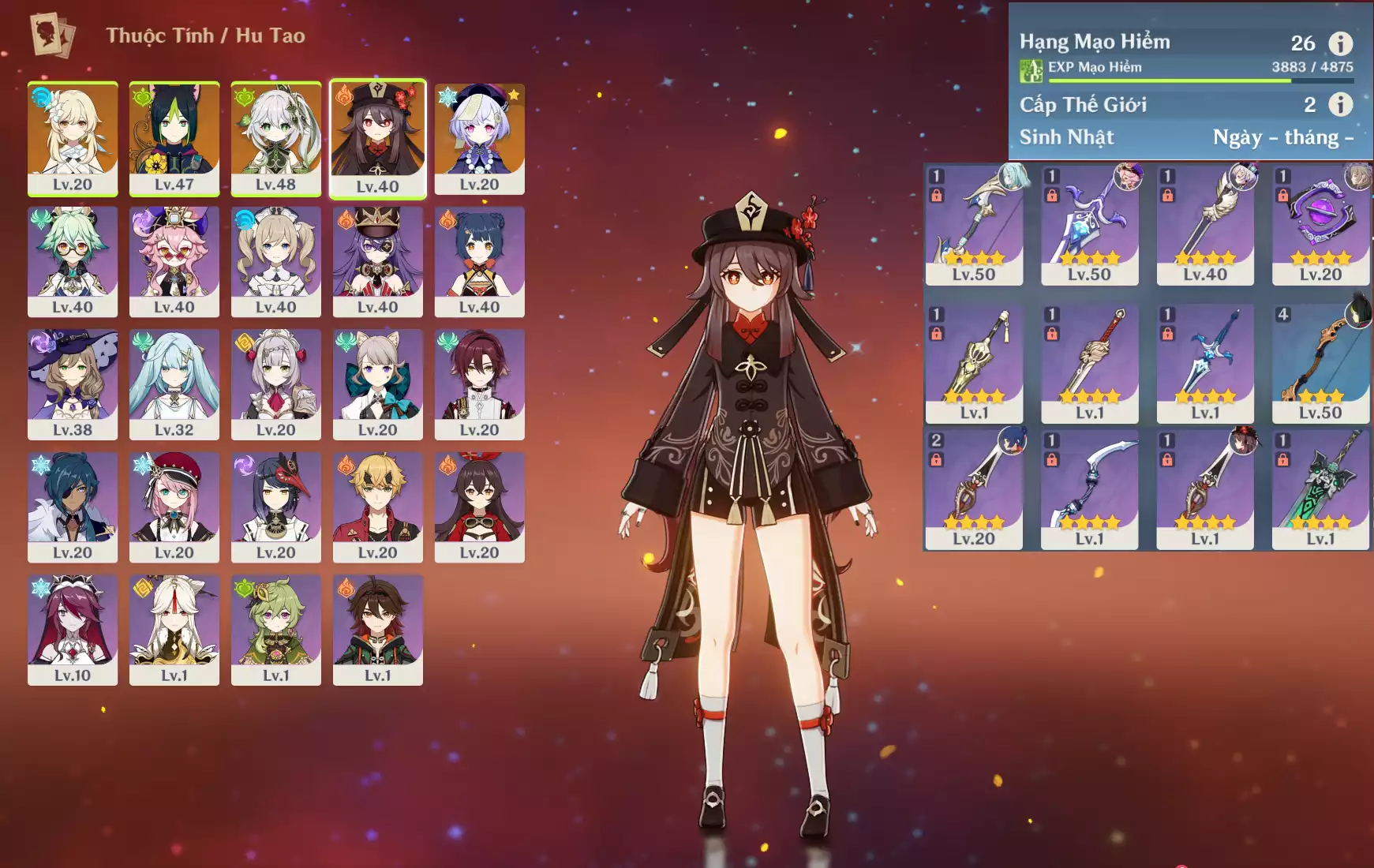Image resolution: width=1374 pixels, height=868 pixels.
Task: Select the purple orb catalyst weapon
Action: (x=1320, y=224)
